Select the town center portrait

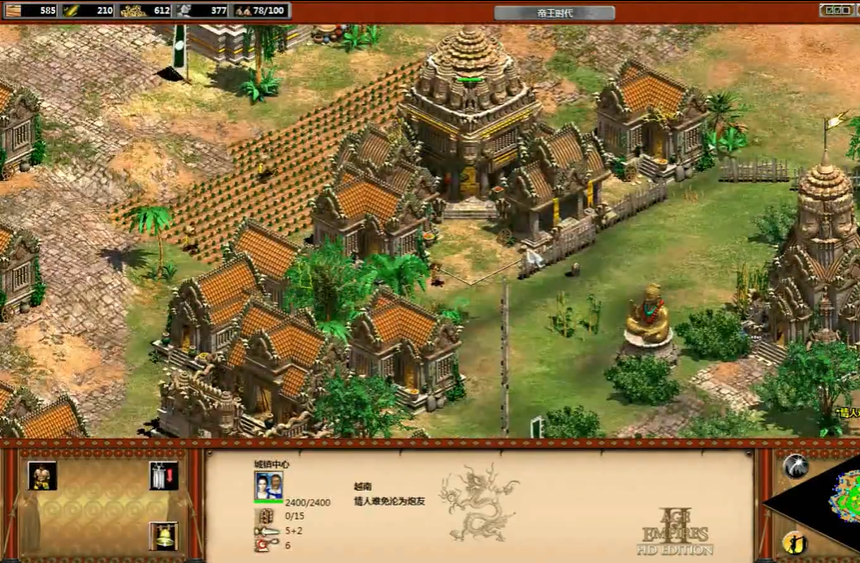[x=268, y=486]
